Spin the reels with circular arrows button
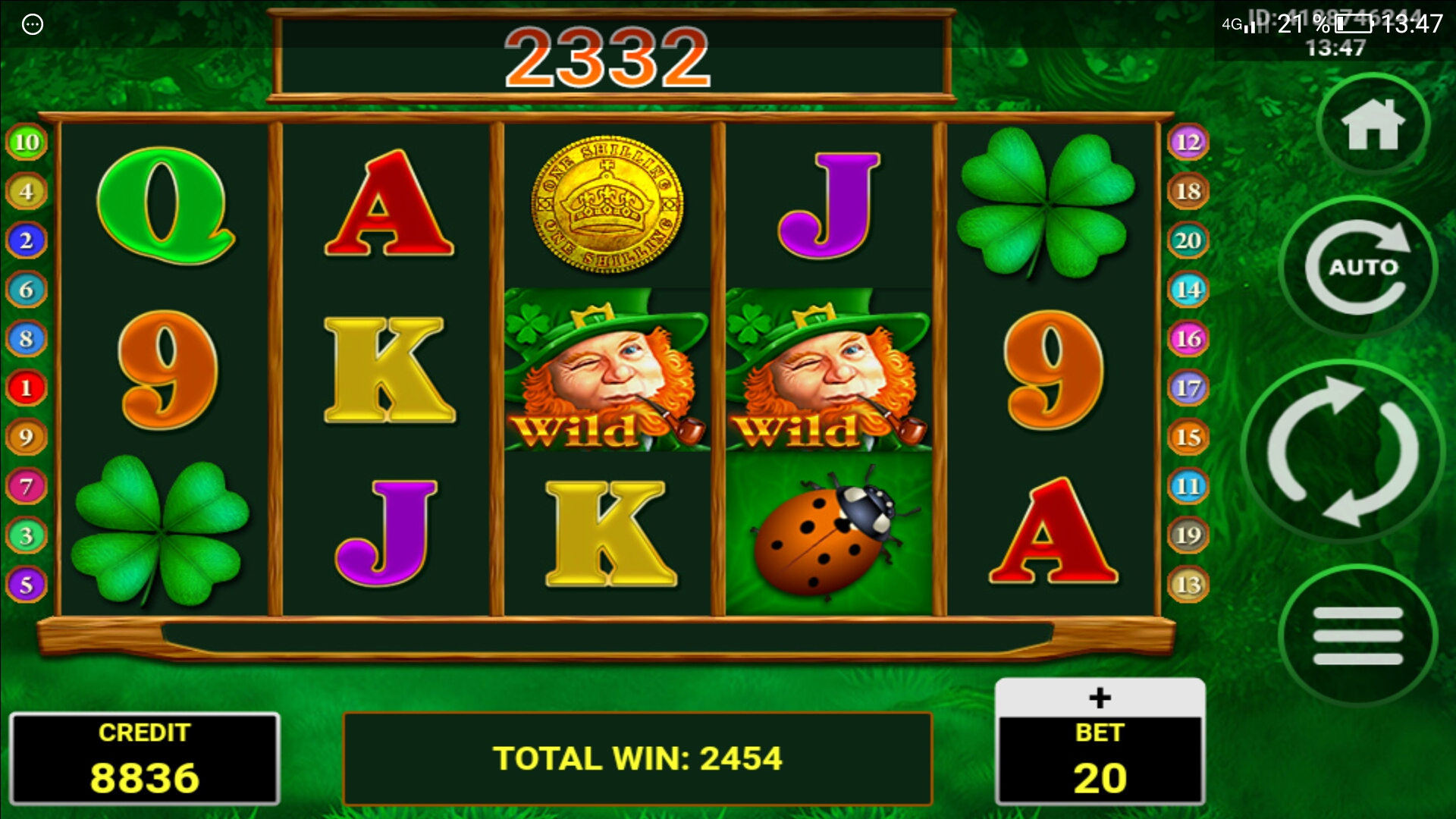Image resolution: width=1456 pixels, height=819 pixels. (1343, 452)
